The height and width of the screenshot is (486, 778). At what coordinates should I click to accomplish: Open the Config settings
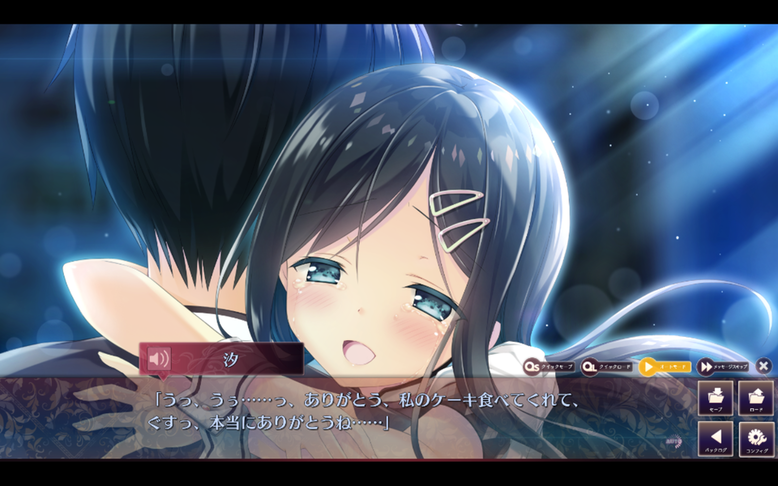[x=756, y=439]
